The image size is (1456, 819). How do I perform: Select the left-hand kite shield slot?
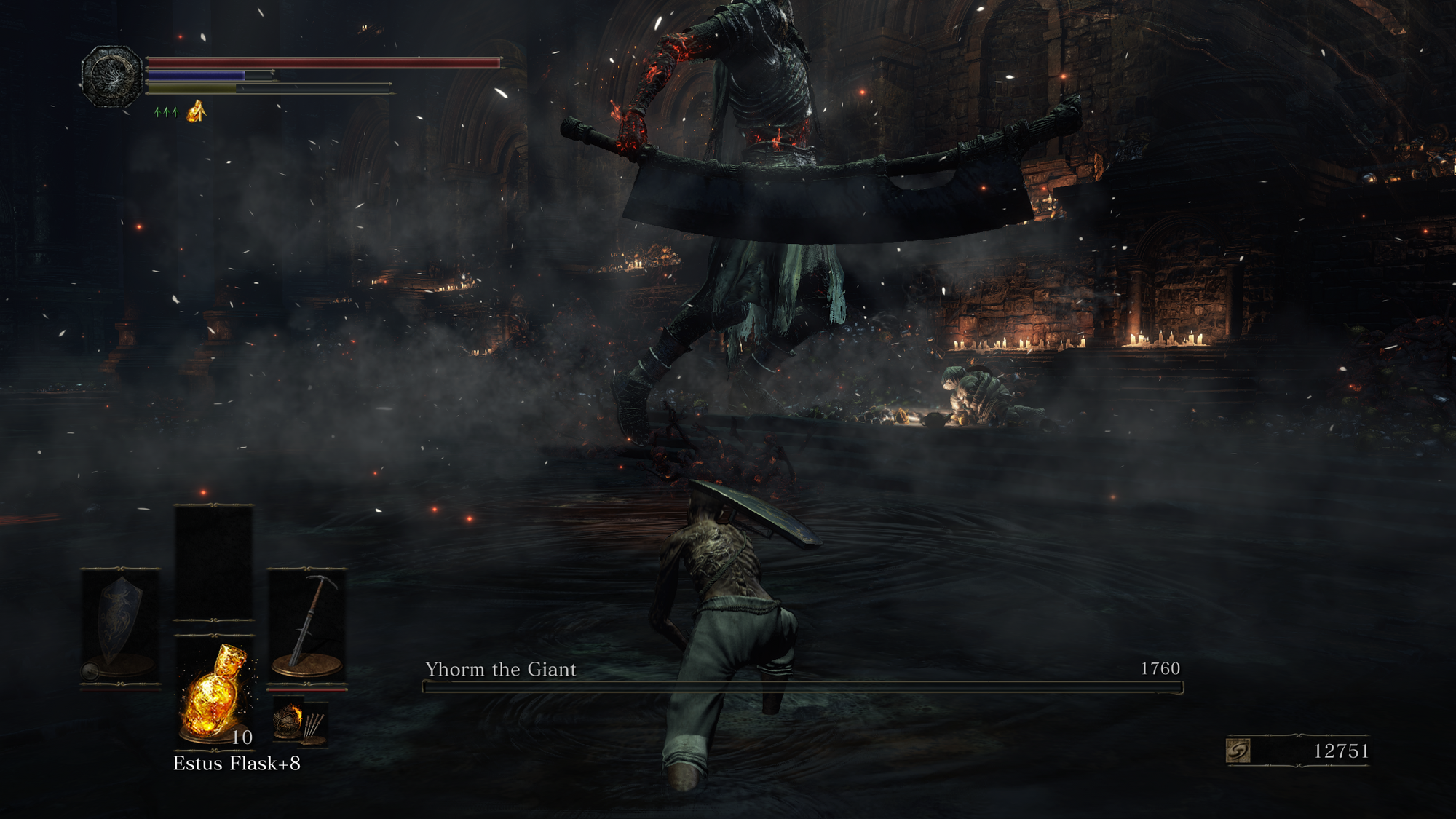(119, 626)
